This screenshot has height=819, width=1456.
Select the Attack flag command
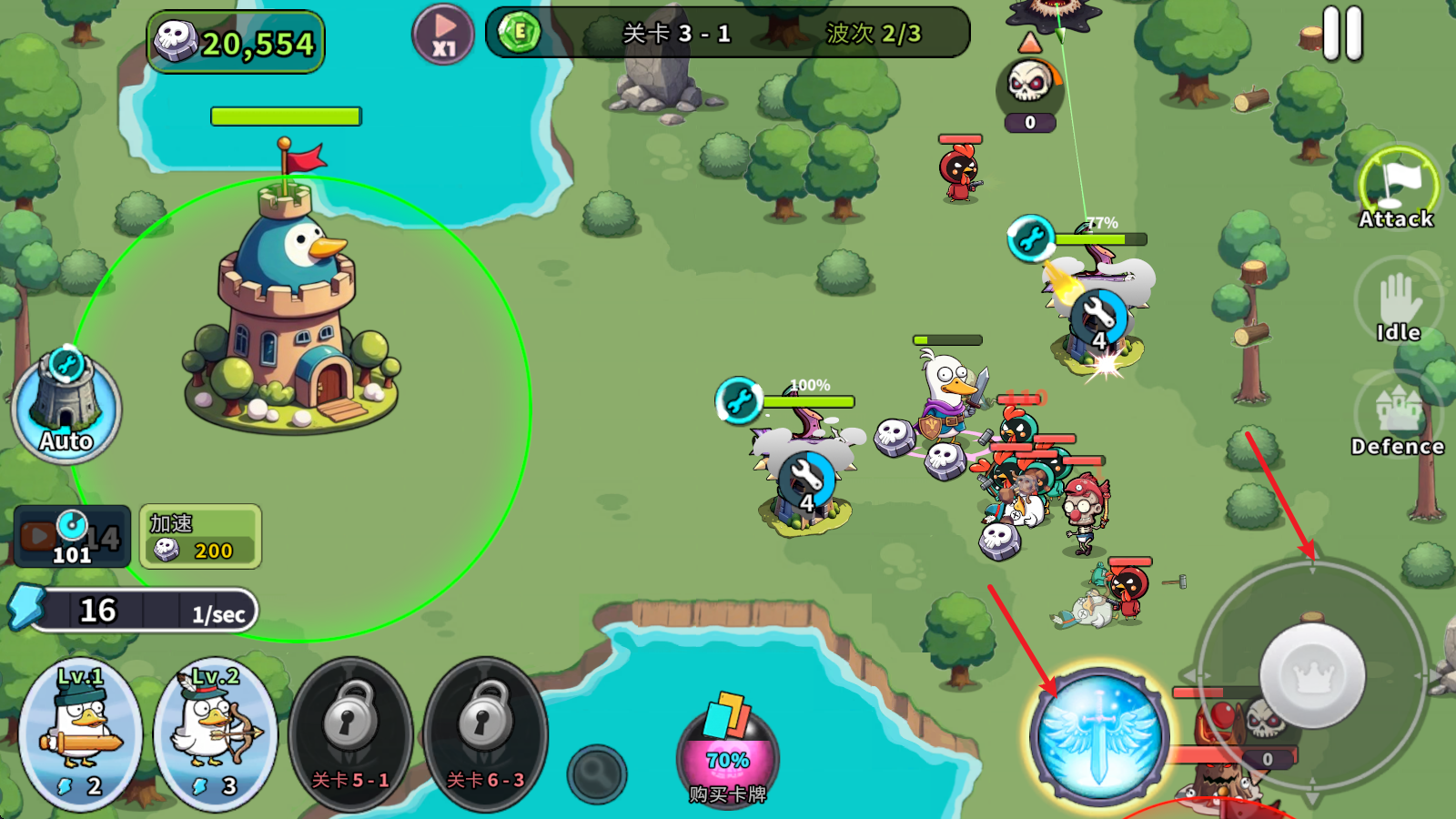(x=1397, y=188)
